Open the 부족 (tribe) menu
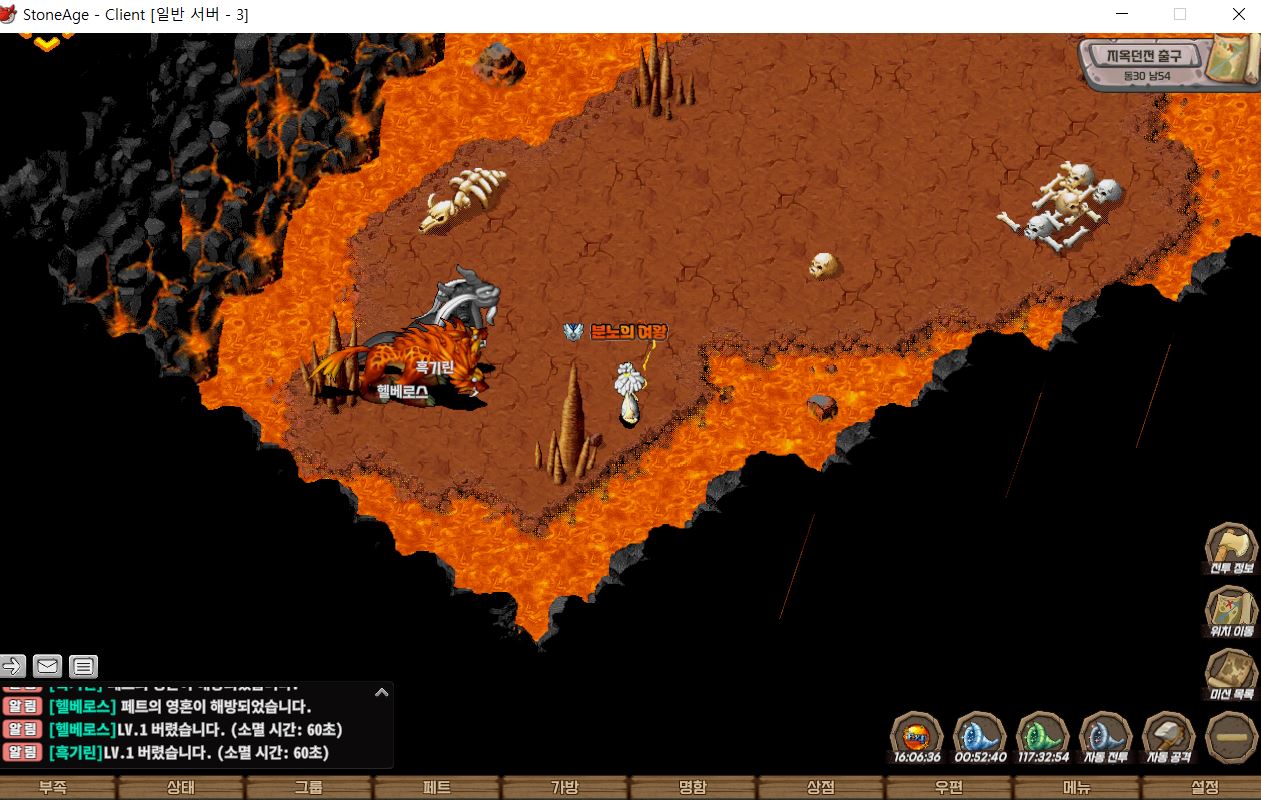 click(x=53, y=788)
